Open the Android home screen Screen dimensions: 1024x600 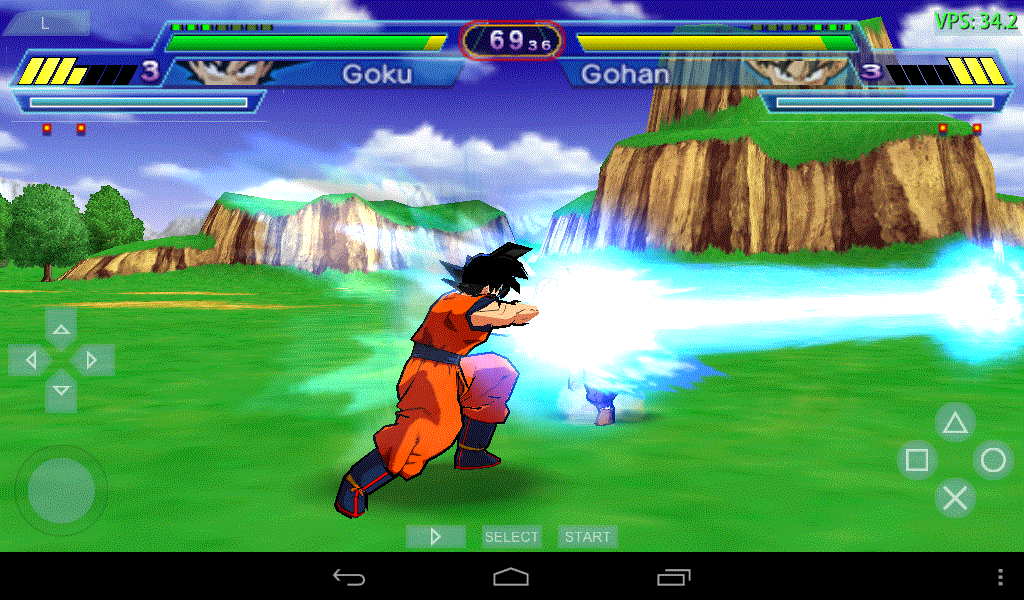(511, 577)
